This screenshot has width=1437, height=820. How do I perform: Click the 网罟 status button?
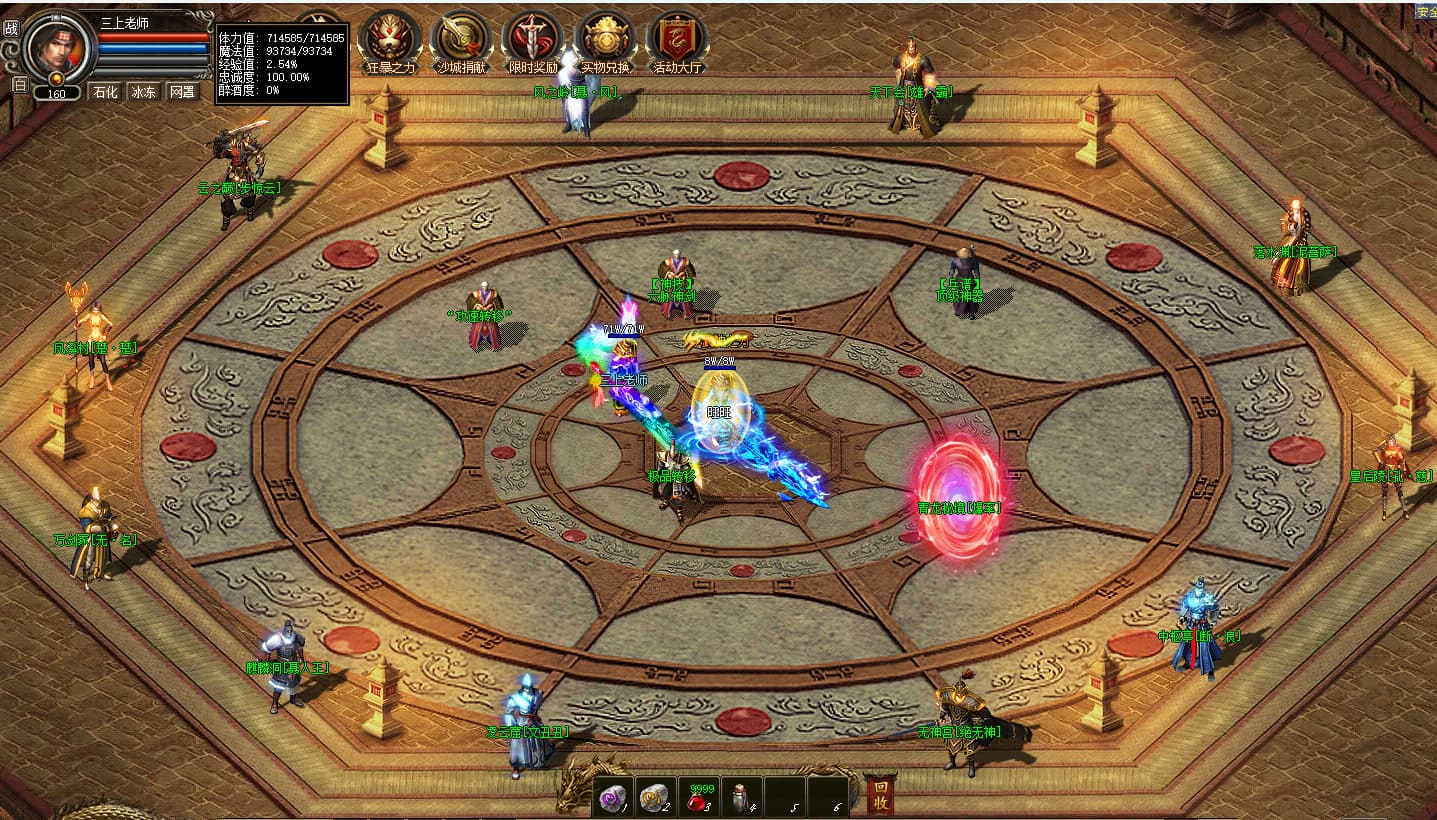coord(181,92)
